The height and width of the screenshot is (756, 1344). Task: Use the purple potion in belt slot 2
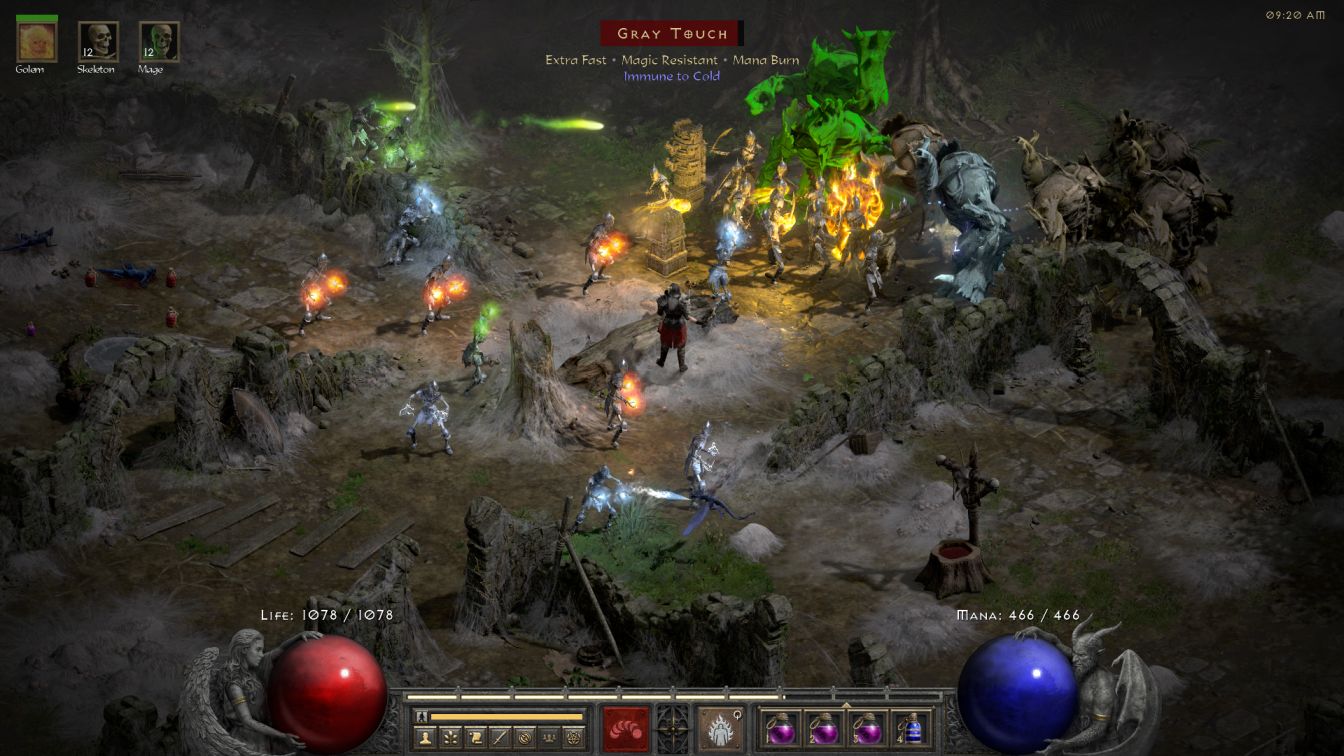point(823,728)
